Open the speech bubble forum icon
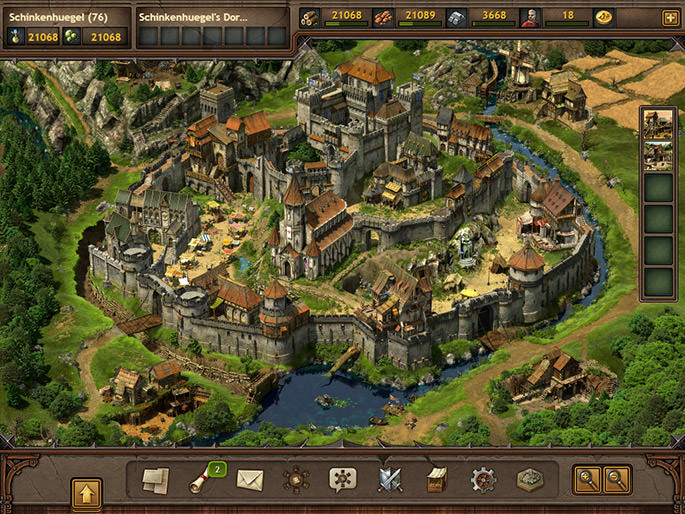 point(342,480)
